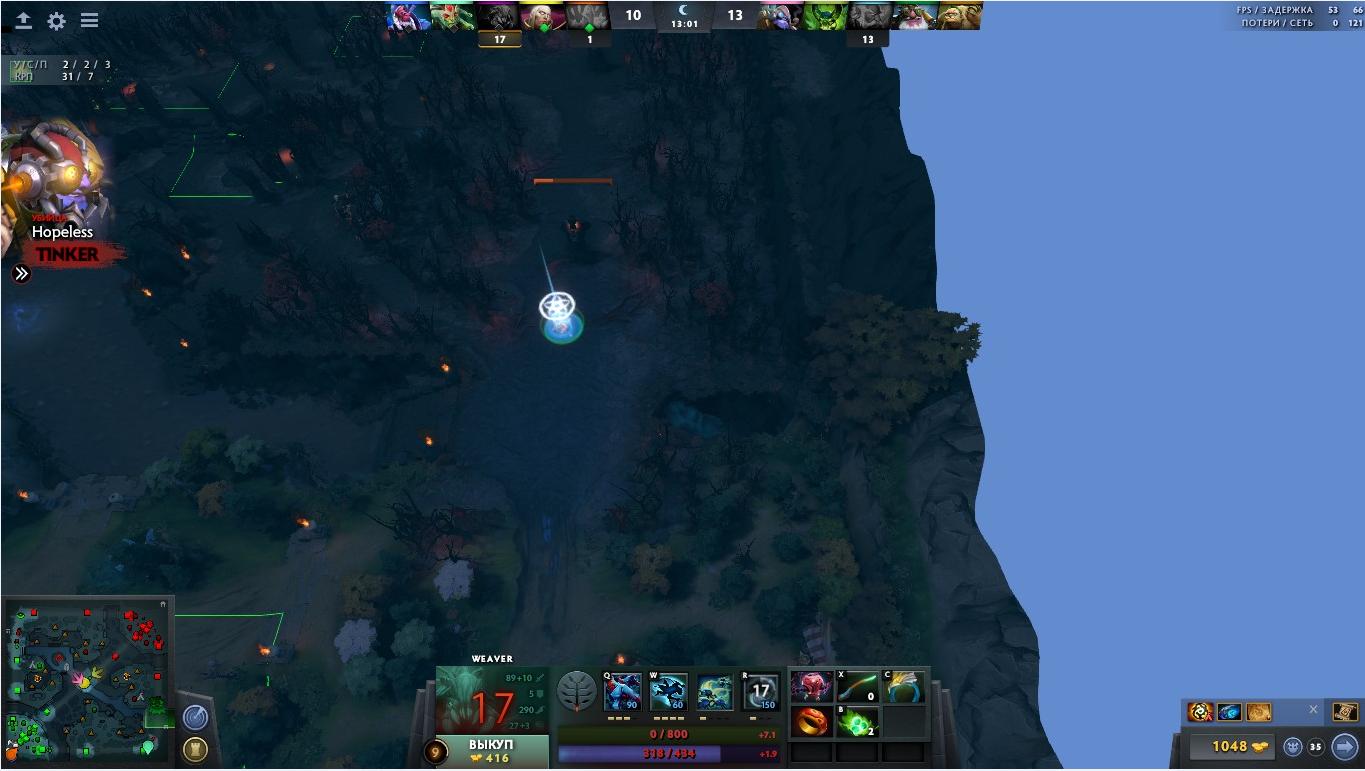Image resolution: width=1365 pixels, height=771 pixels.
Task: Click the Ring of Aquila item
Action: 904,687
